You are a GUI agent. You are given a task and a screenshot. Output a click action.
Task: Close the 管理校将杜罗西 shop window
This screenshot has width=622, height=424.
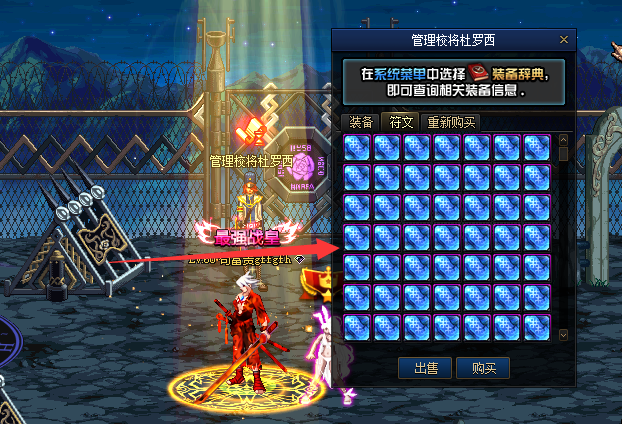564,40
